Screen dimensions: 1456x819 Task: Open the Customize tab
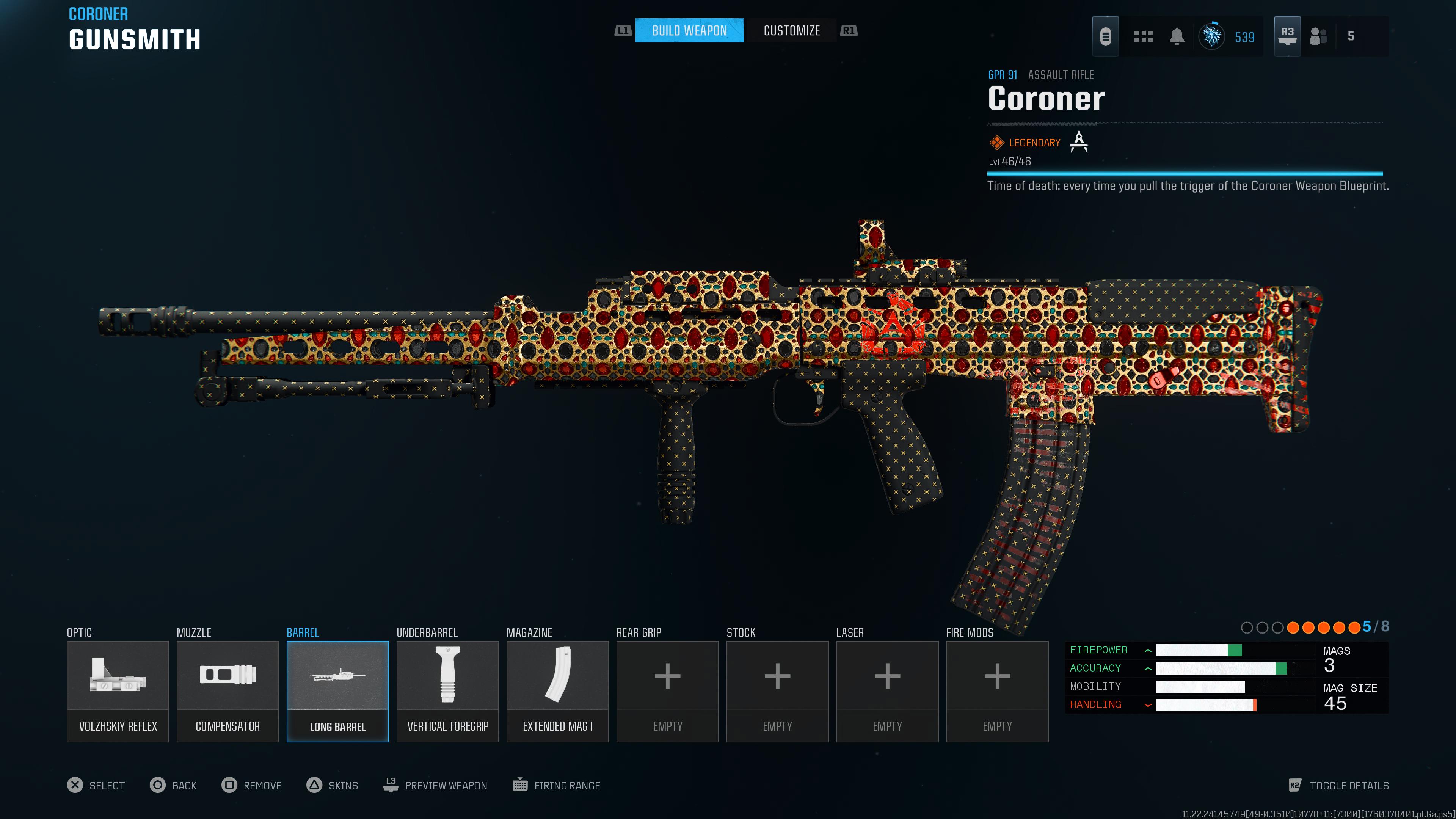(791, 30)
